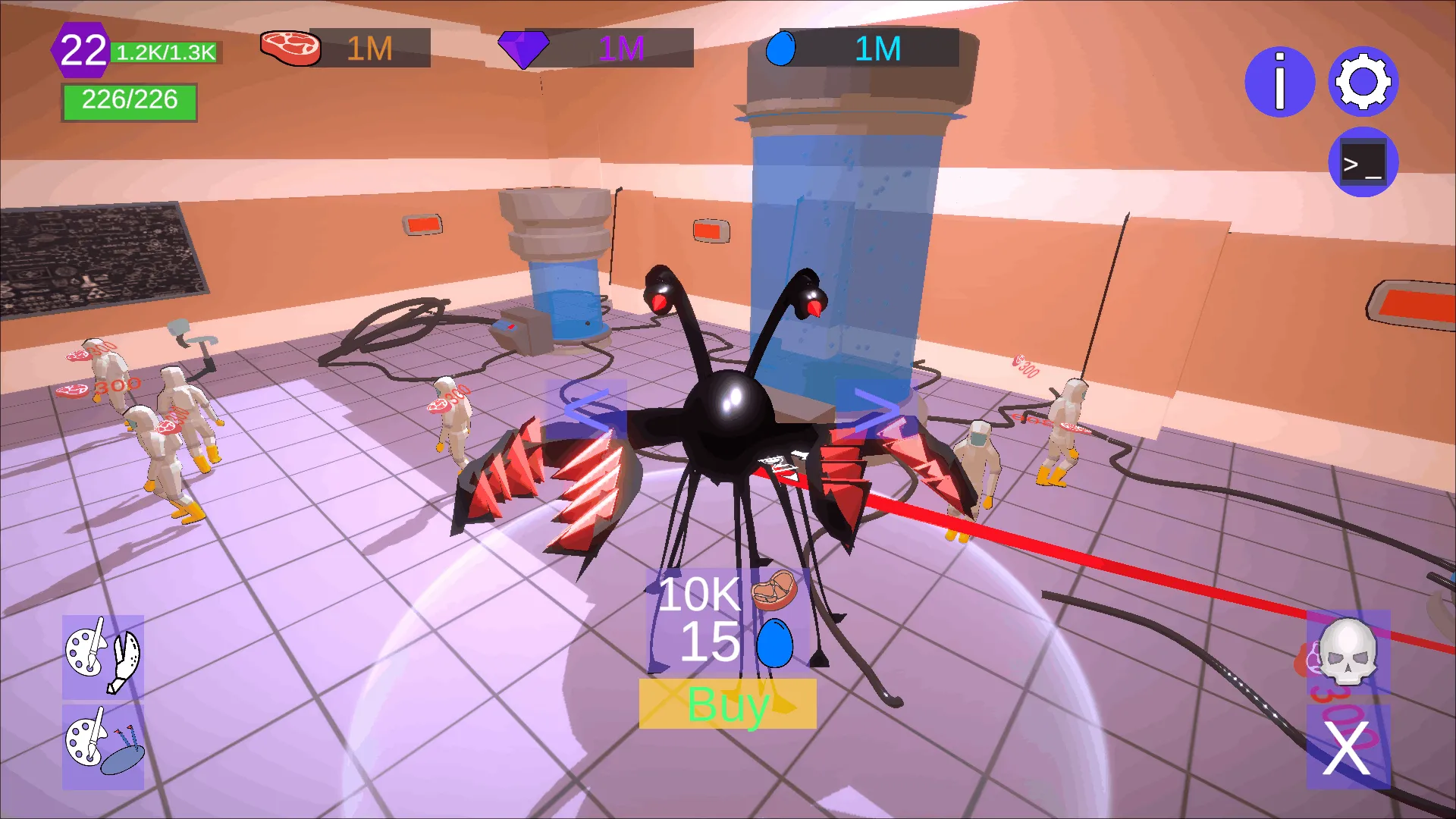The image size is (1456, 819).
Task: Select the claw paint customization option
Action: click(102, 657)
